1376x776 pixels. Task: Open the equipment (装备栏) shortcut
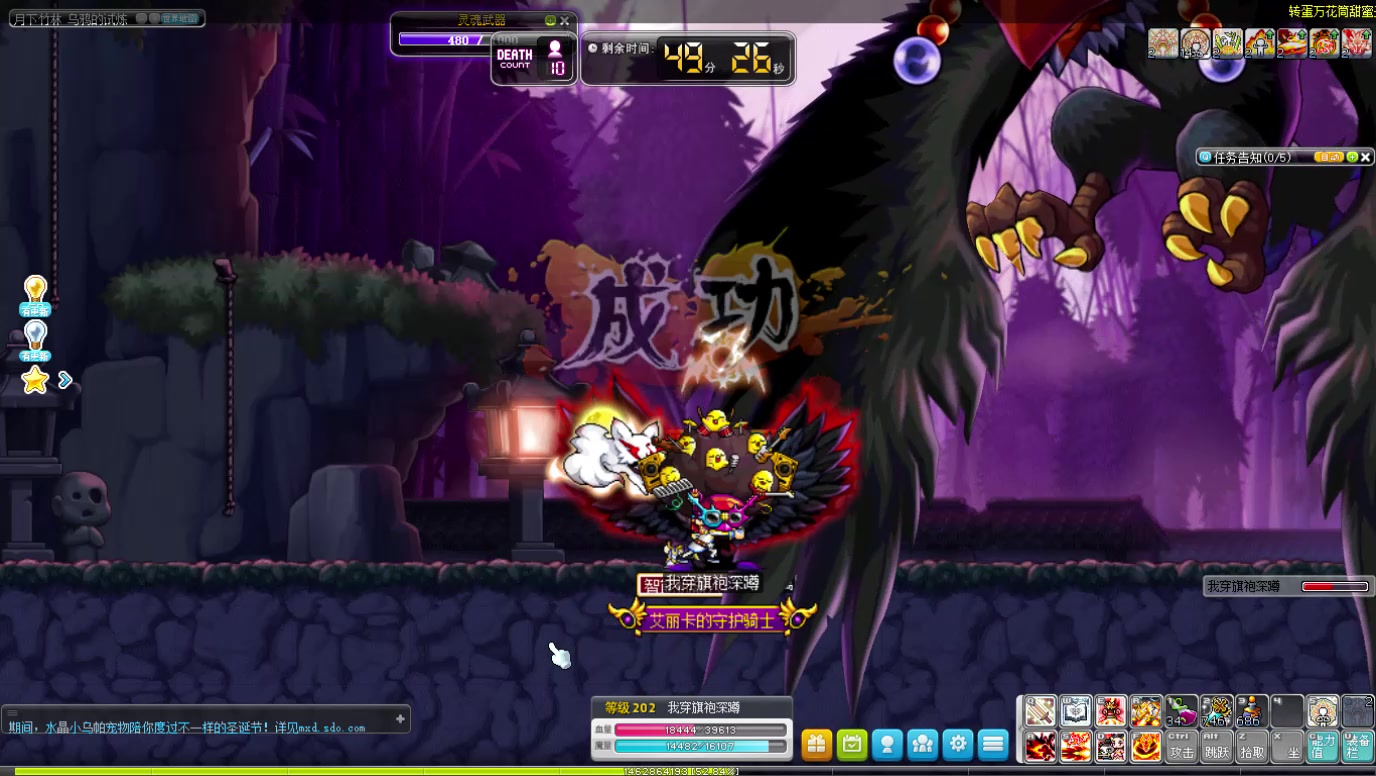(x=1358, y=746)
